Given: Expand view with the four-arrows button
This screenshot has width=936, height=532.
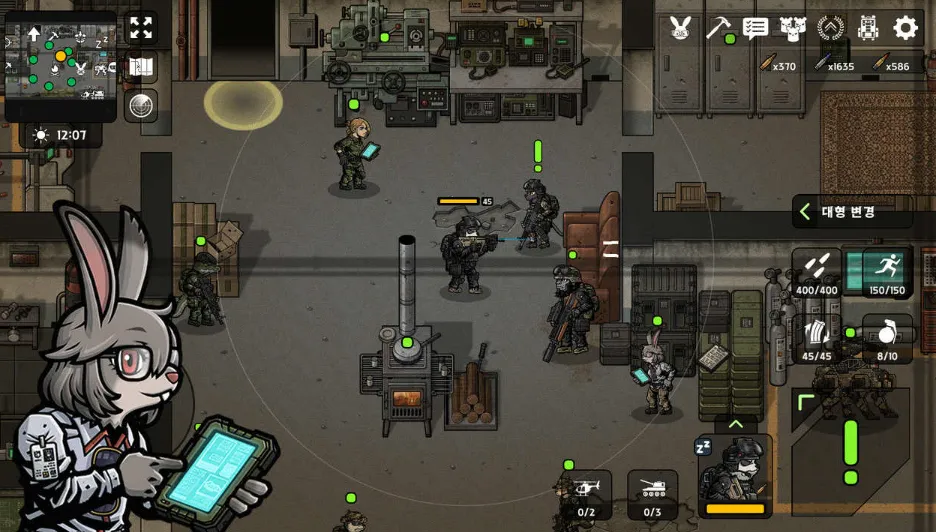Looking at the screenshot, I should pos(141,28).
